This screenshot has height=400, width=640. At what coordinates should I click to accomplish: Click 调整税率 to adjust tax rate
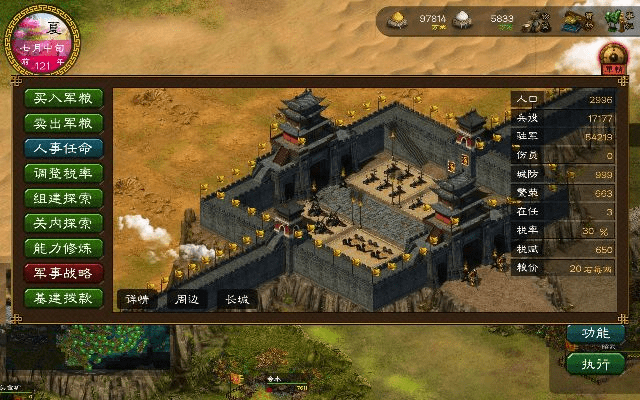(63, 173)
